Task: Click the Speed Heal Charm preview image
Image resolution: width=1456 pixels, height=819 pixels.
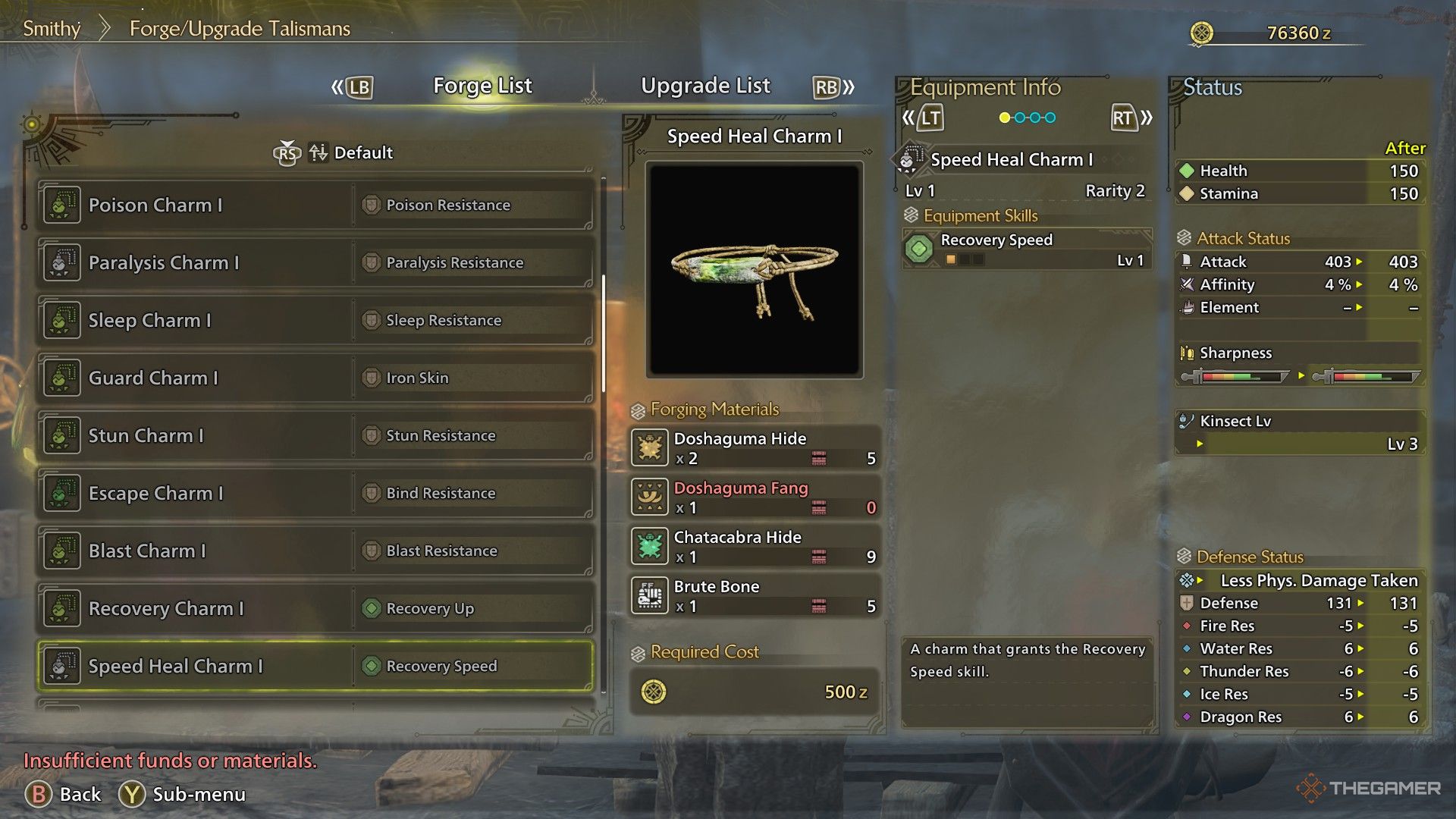Action: click(x=755, y=270)
